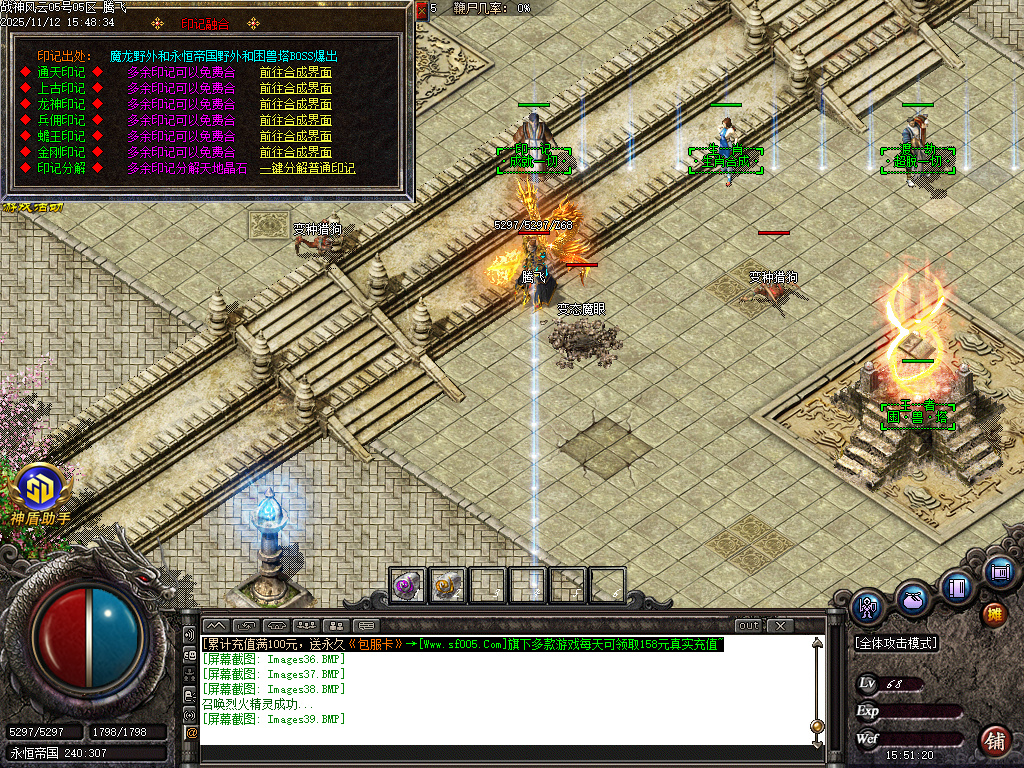Close the chat window with X

coord(780,626)
